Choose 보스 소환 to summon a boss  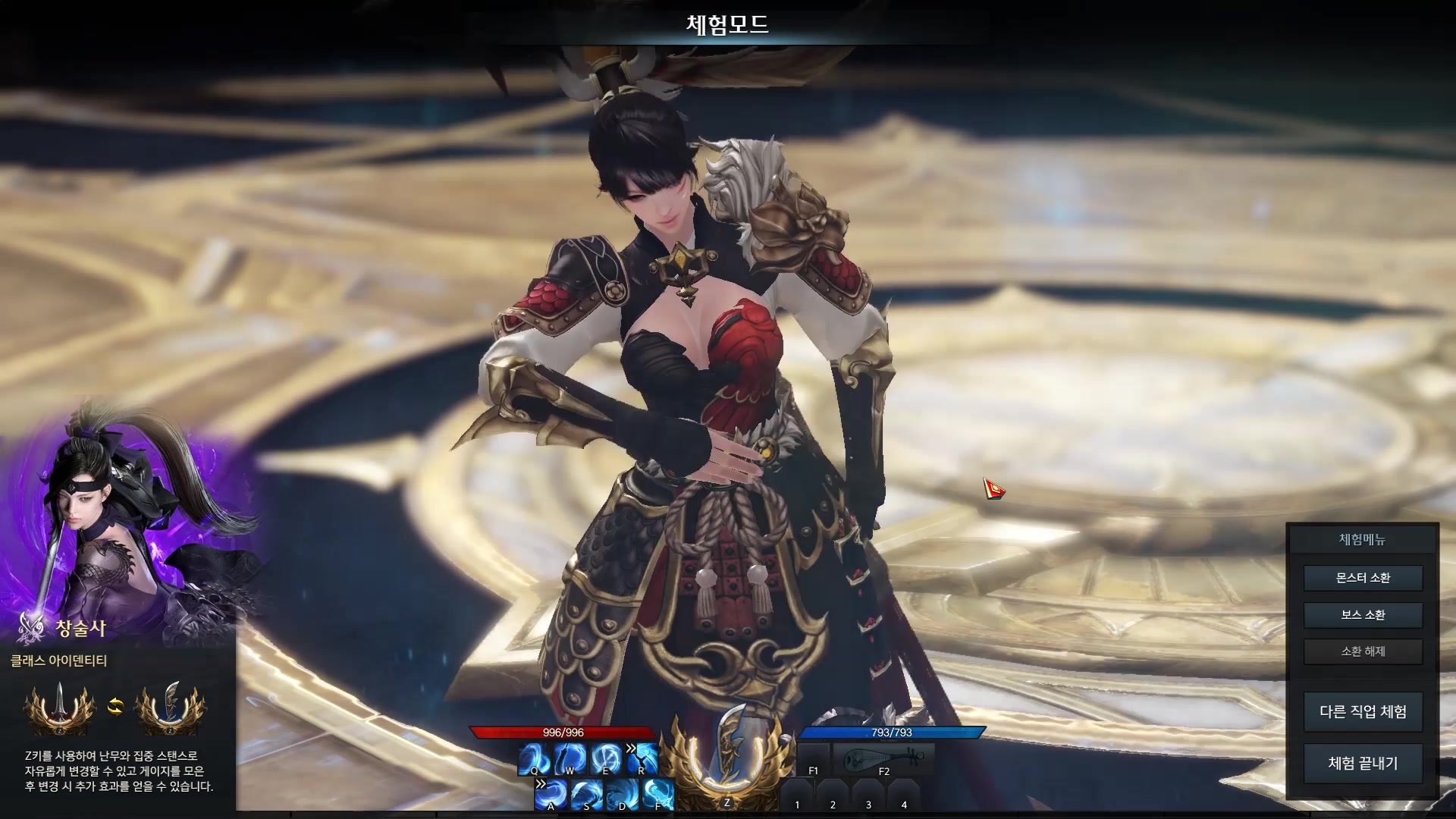point(1363,615)
